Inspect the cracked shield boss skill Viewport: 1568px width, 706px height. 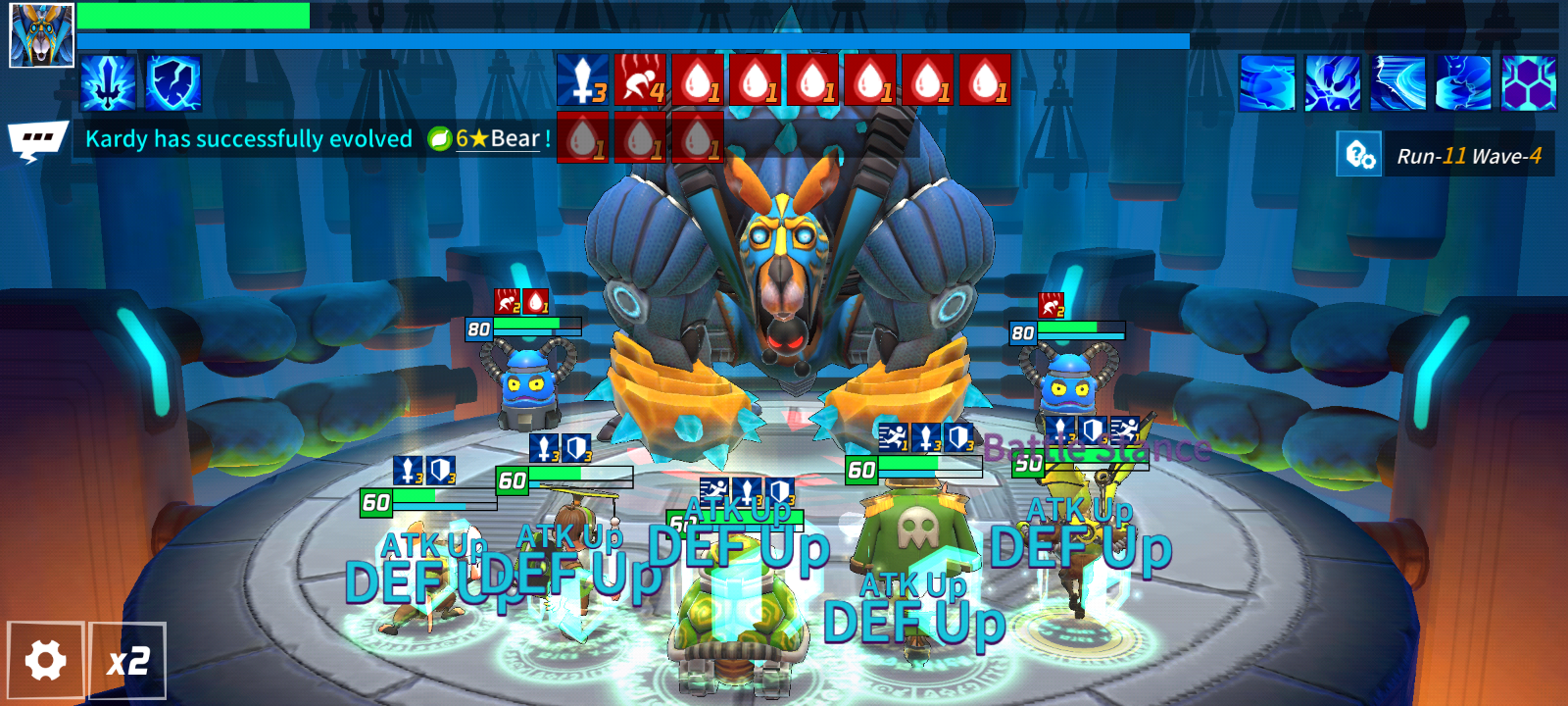174,82
